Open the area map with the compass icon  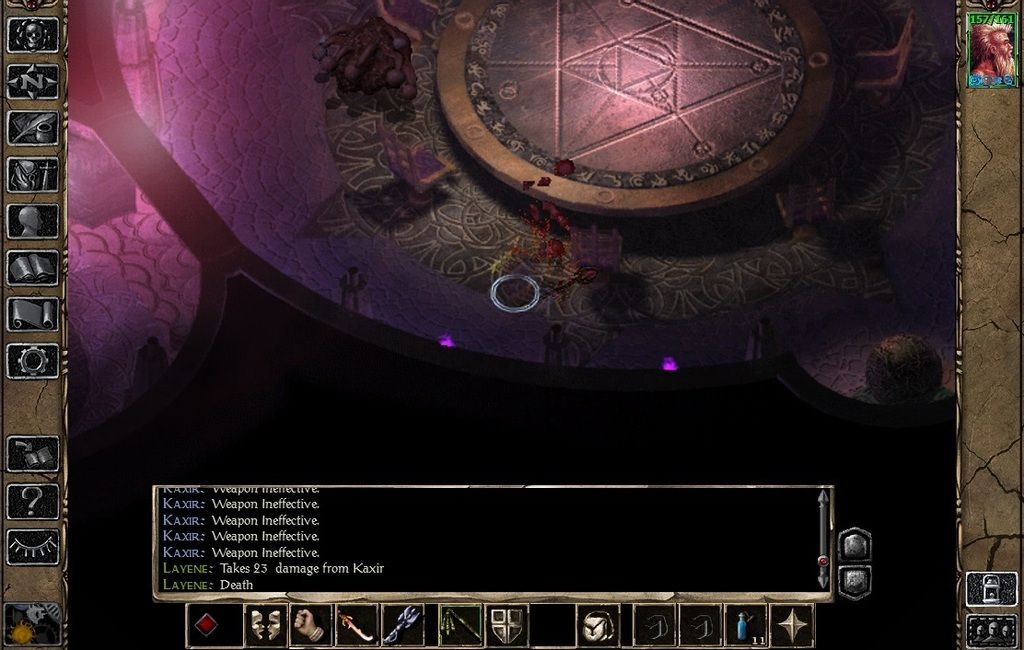tap(33, 81)
